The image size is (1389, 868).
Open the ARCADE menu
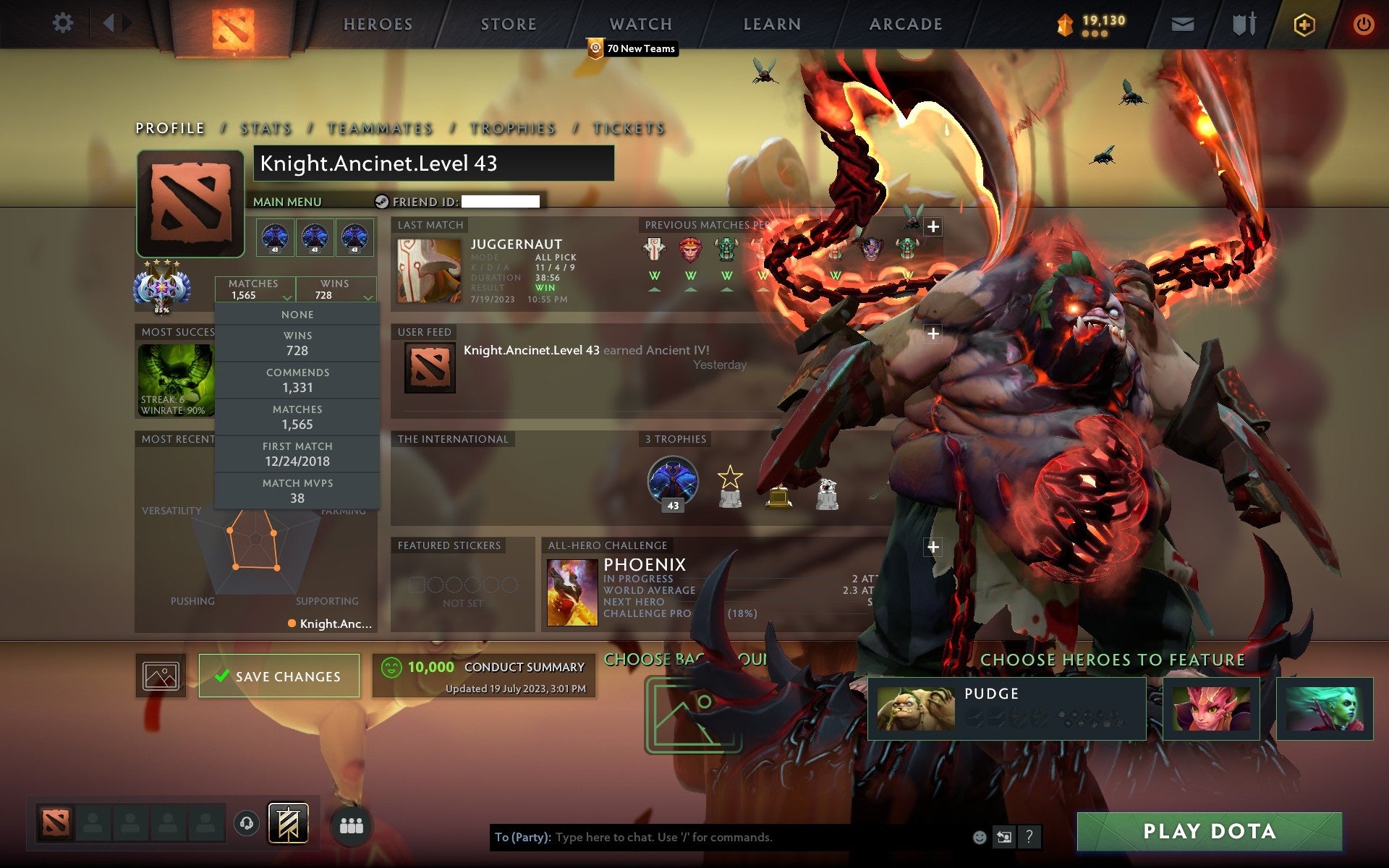(905, 24)
